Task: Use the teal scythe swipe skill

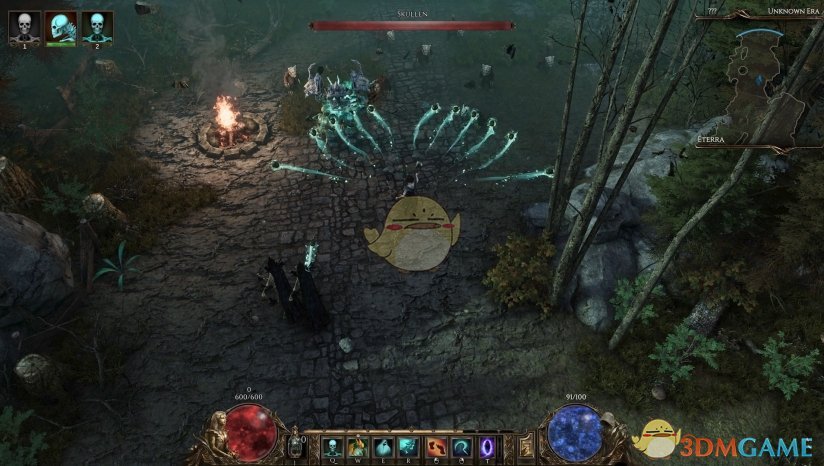Action: point(460,445)
